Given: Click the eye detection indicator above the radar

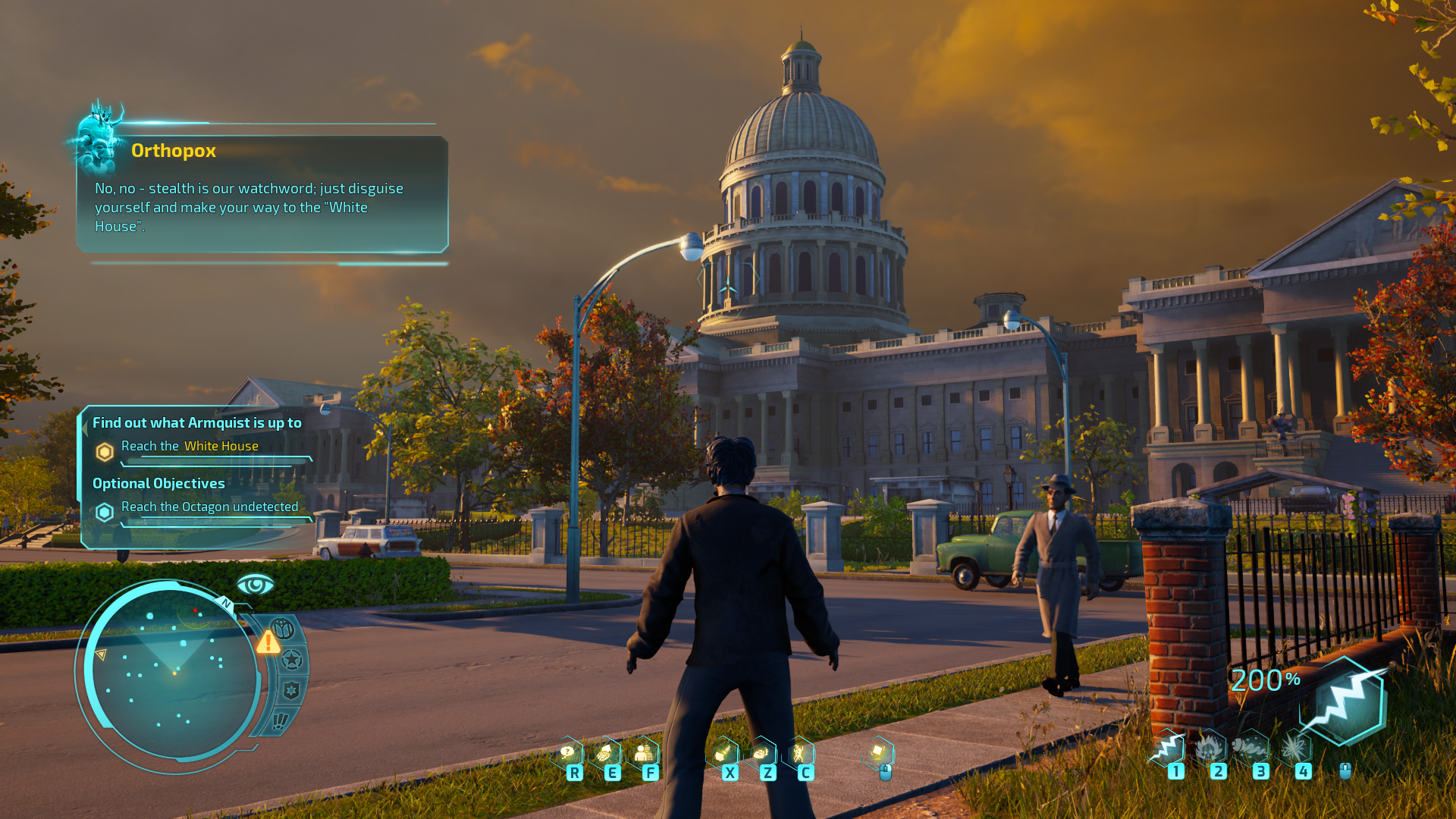Looking at the screenshot, I should (255, 585).
